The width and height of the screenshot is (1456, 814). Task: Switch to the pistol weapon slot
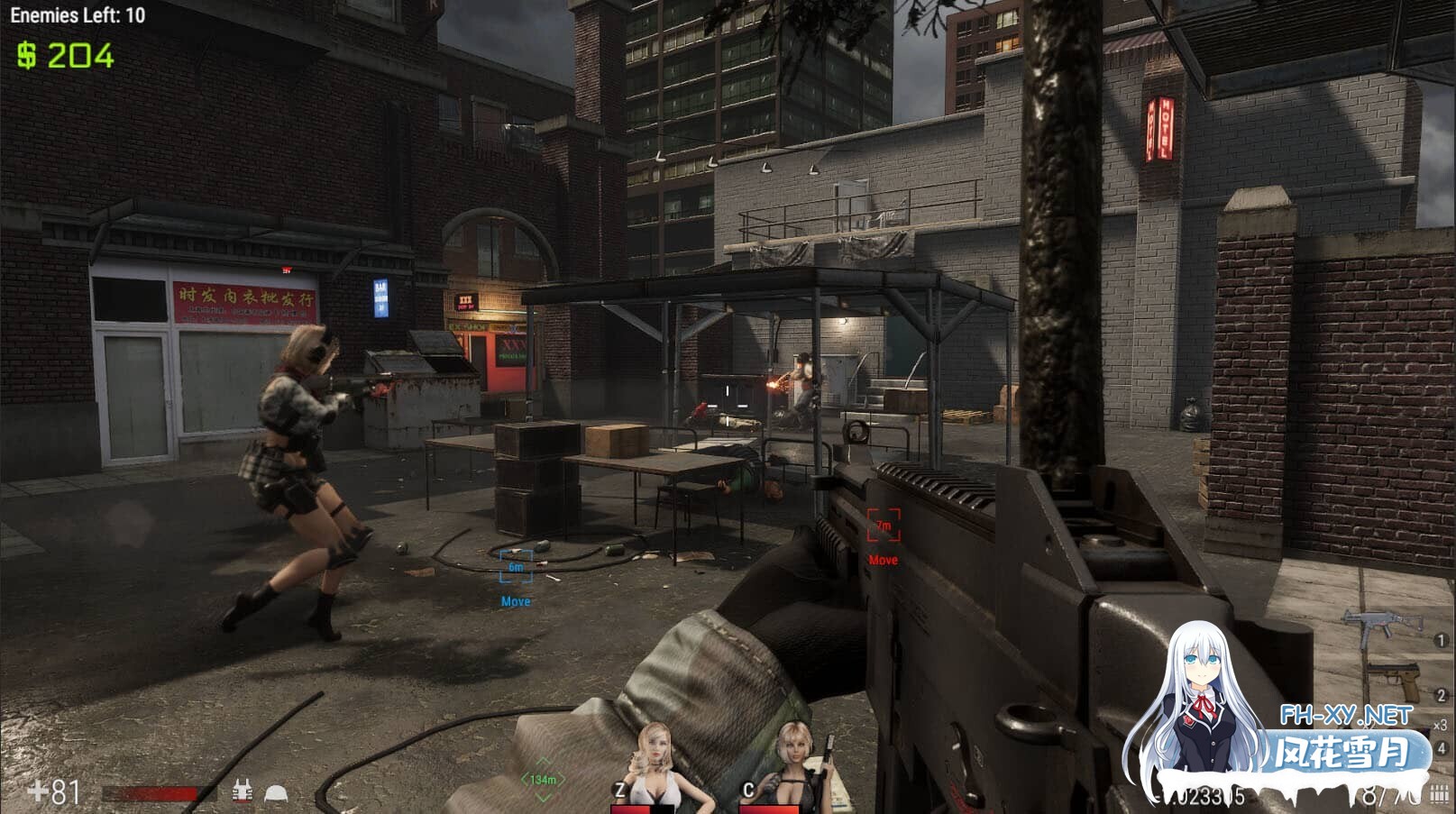[x=1394, y=681]
